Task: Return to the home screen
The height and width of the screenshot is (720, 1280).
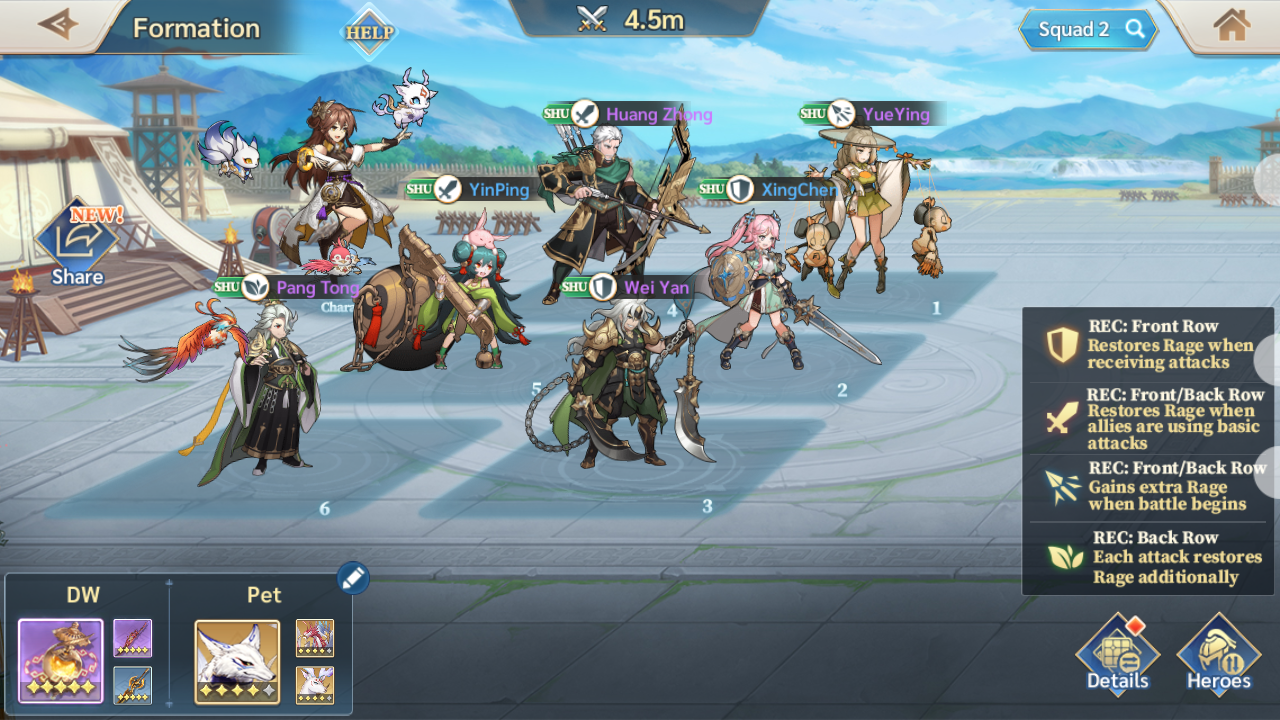Action: coord(1231,26)
